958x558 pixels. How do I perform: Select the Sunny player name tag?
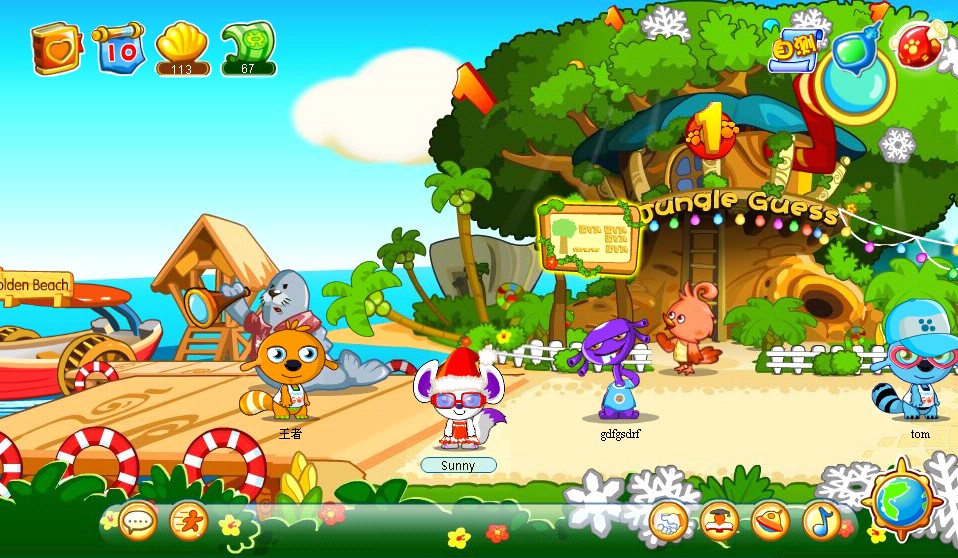[458, 465]
